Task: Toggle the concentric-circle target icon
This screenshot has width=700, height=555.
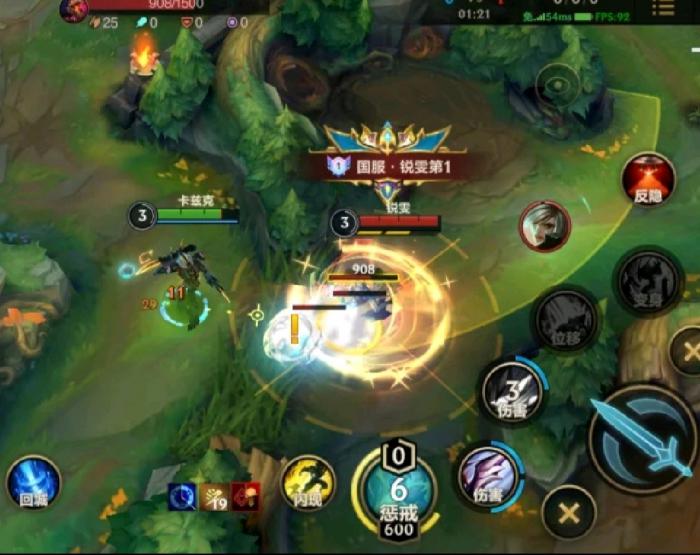Action: [x=558, y=86]
